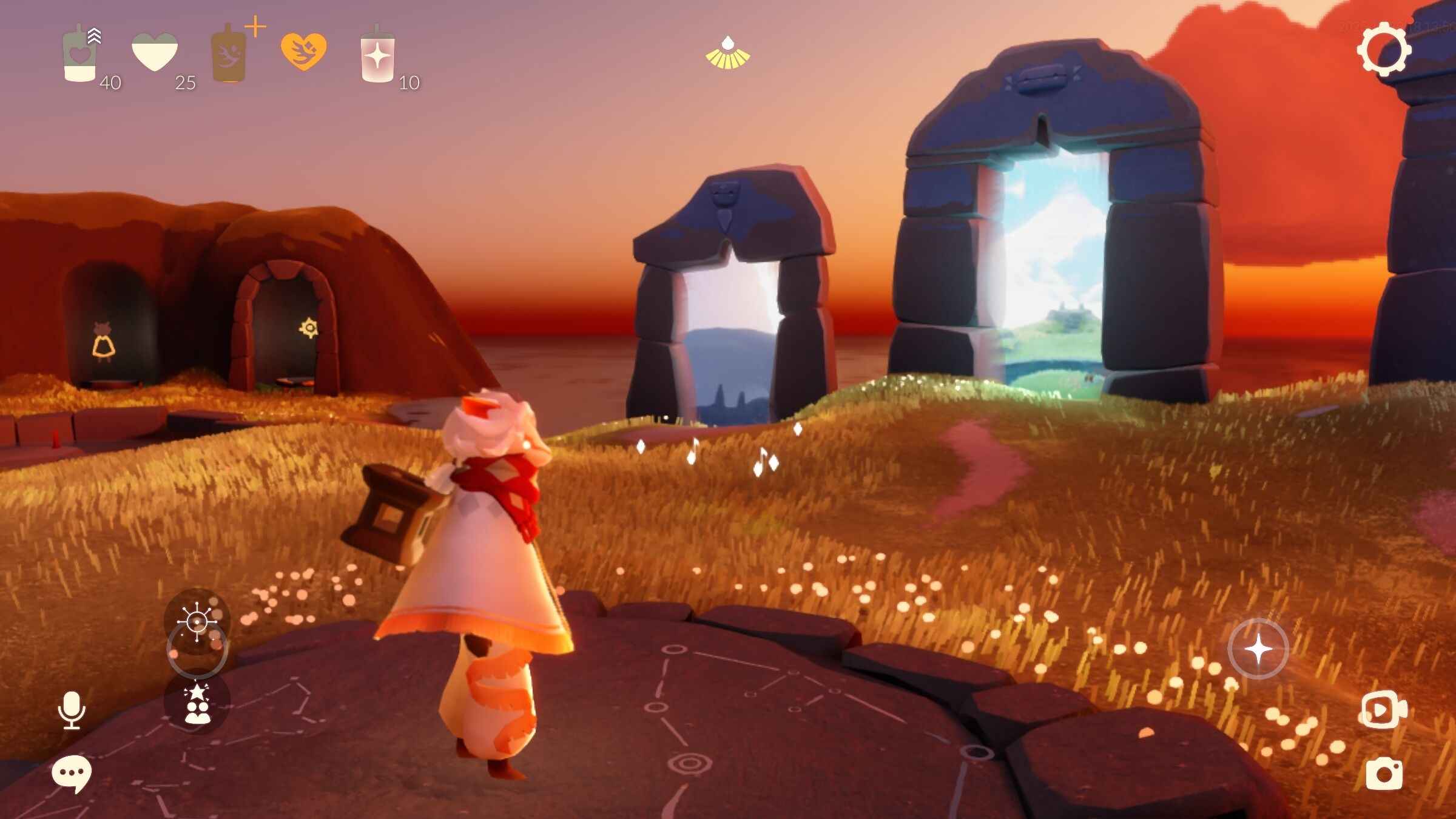Take a screenshot with camera icon
This screenshot has height=819, width=1456.
(1384, 773)
